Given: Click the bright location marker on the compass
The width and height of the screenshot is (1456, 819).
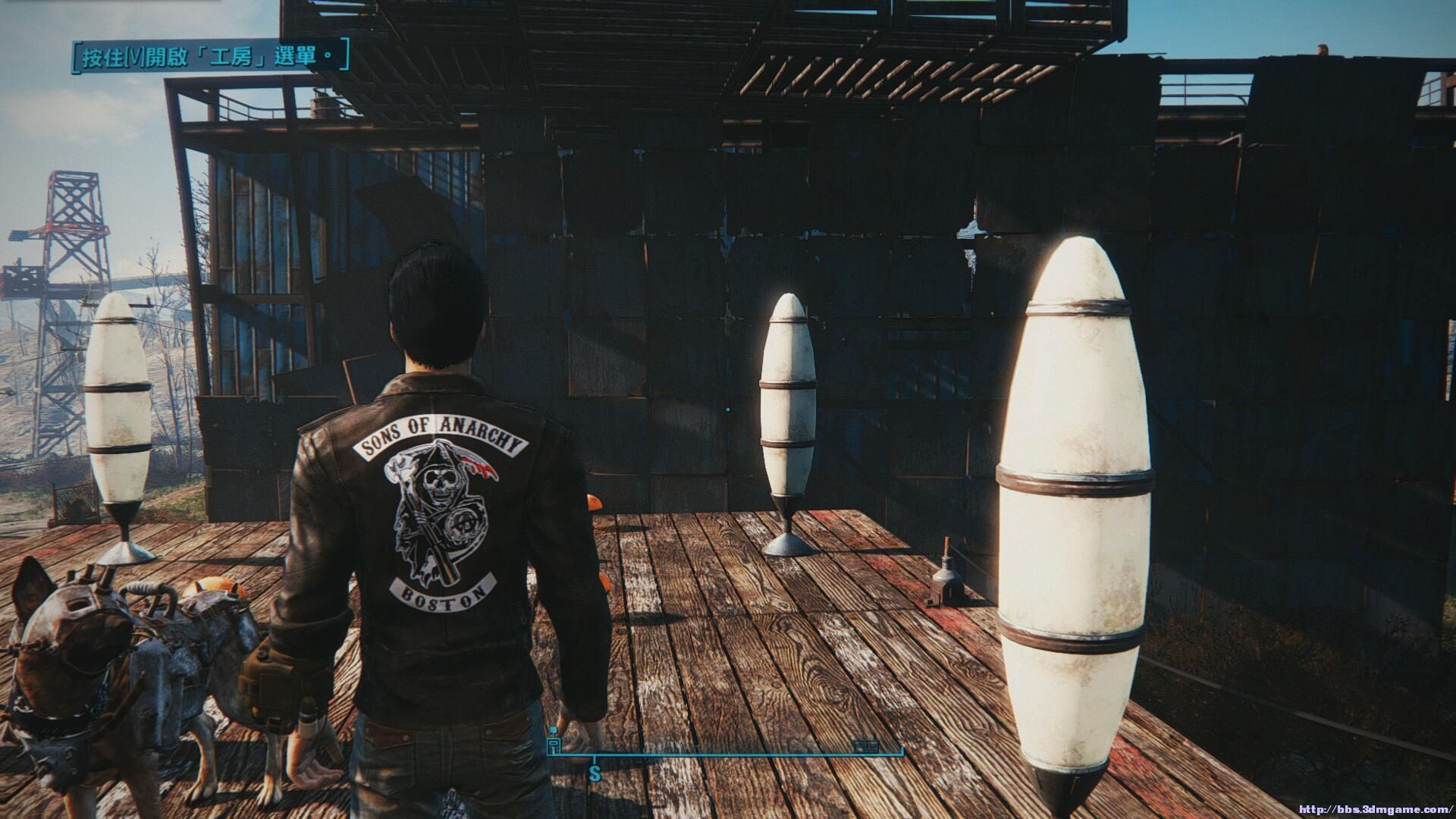Looking at the screenshot, I should [554, 744].
